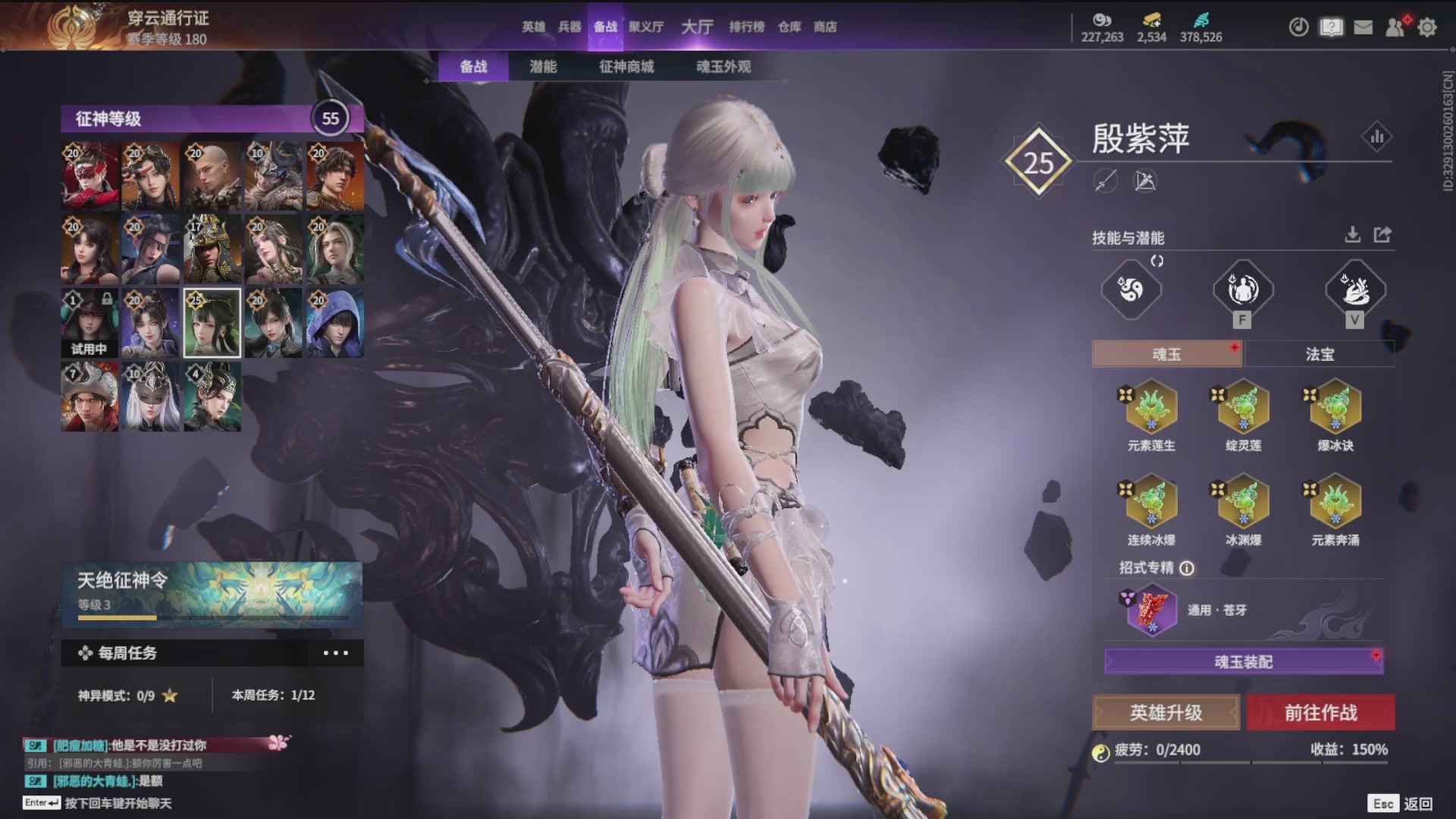Start battle with 前往作战

click(x=1320, y=713)
